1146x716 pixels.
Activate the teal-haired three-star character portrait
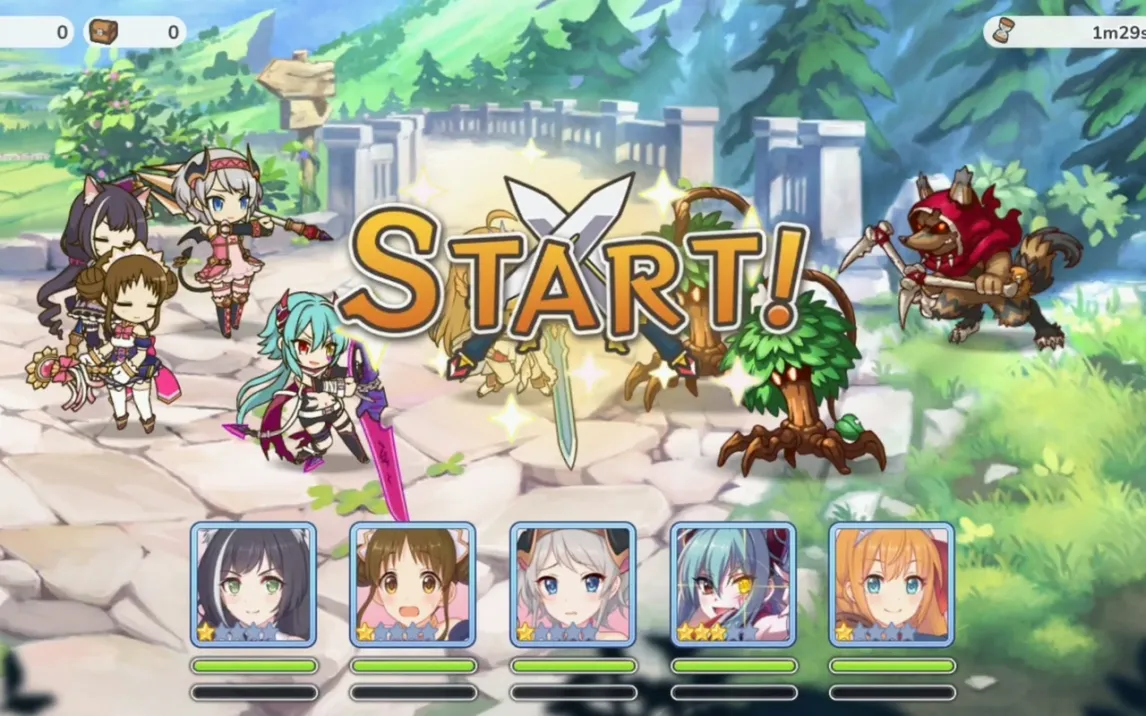point(733,585)
